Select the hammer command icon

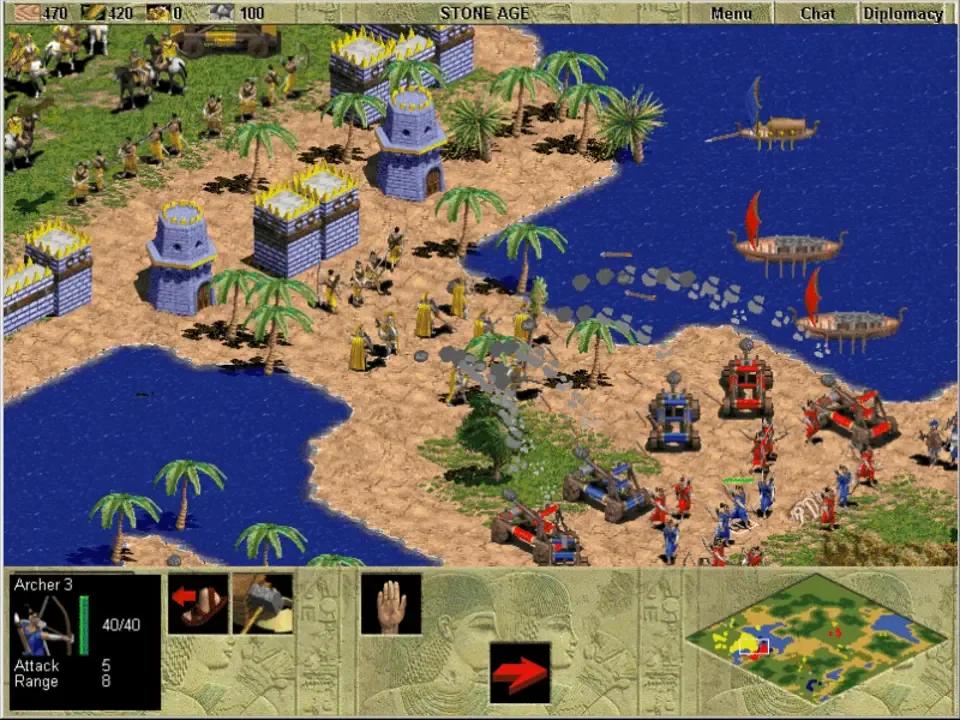(263, 604)
